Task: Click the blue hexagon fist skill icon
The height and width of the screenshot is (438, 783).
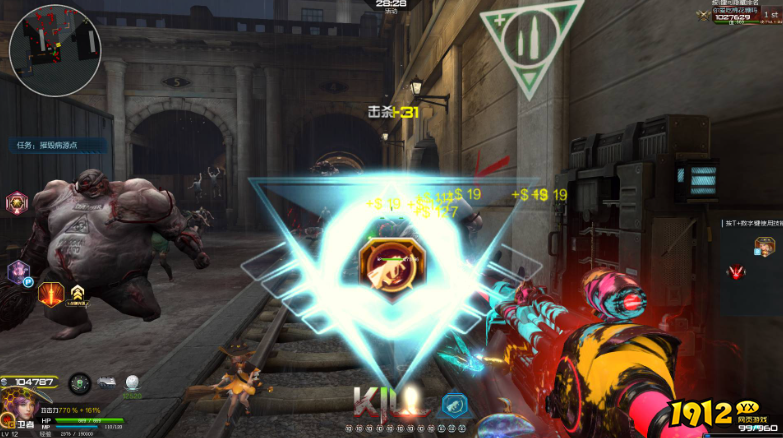Action: click(454, 403)
